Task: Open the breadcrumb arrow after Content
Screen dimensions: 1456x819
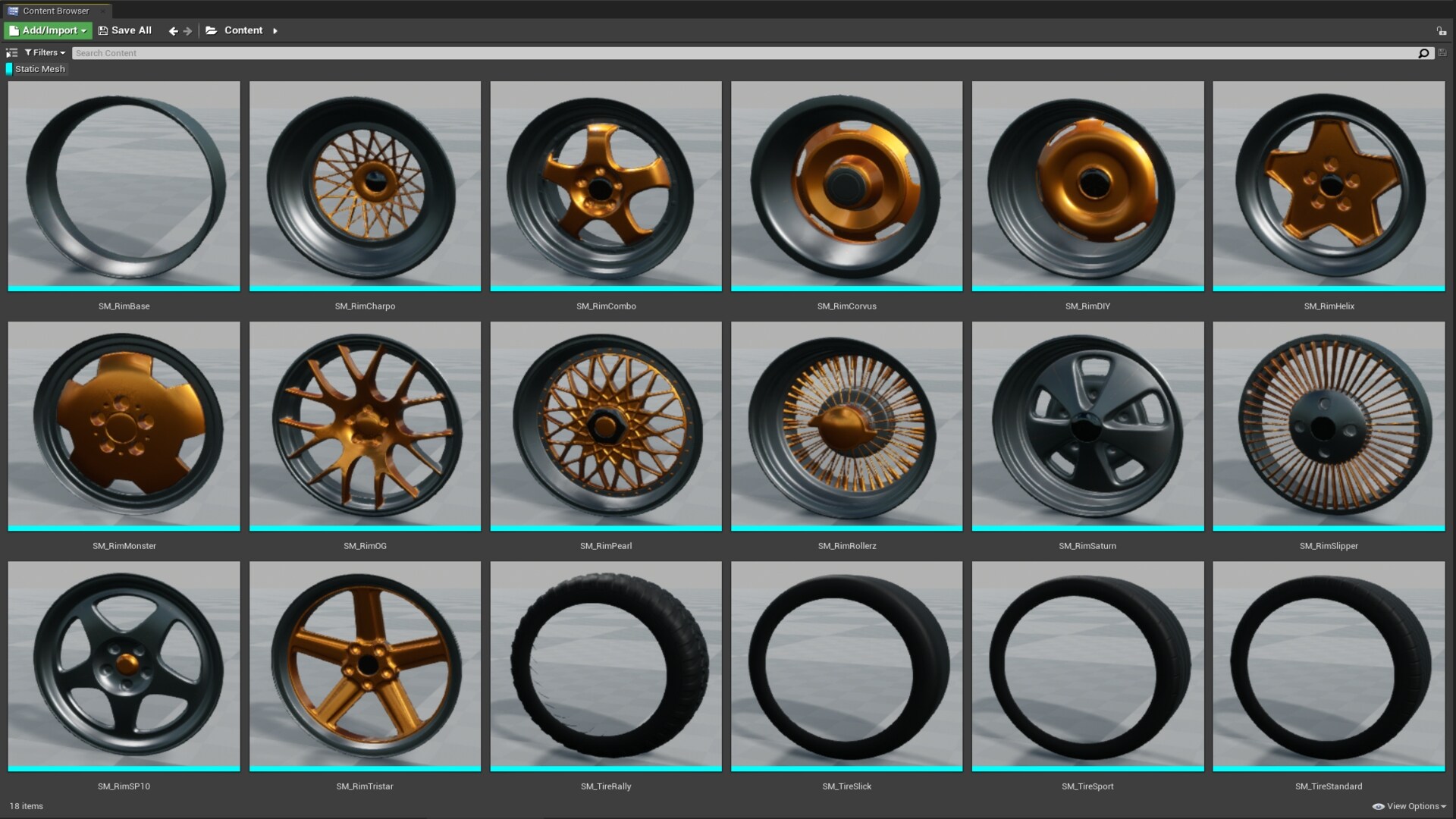Action: click(275, 30)
